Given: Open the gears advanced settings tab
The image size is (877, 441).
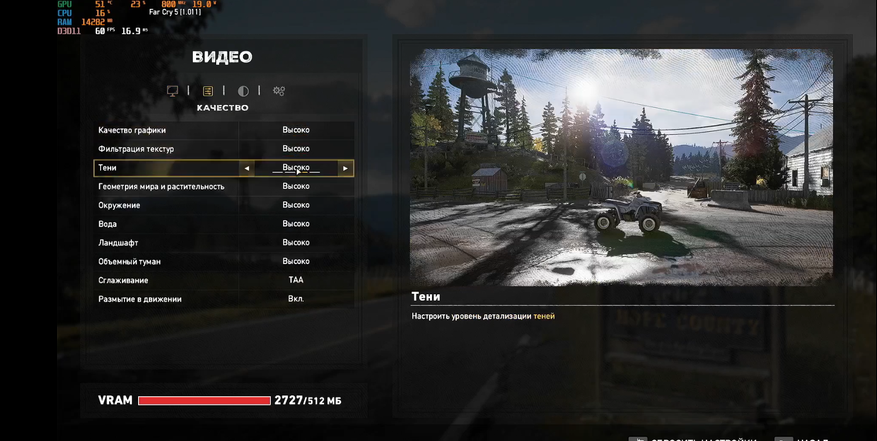Looking at the screenshot, I should click(x=279, y=91).
